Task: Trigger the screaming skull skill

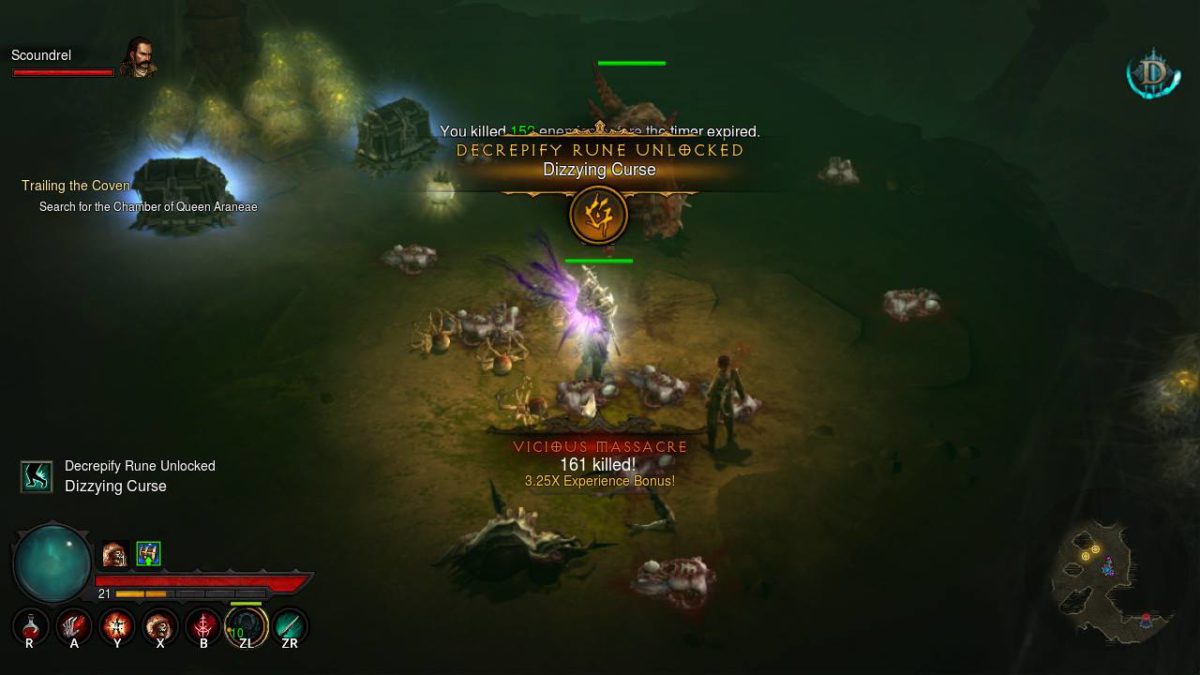Action: tap(160, 627)
